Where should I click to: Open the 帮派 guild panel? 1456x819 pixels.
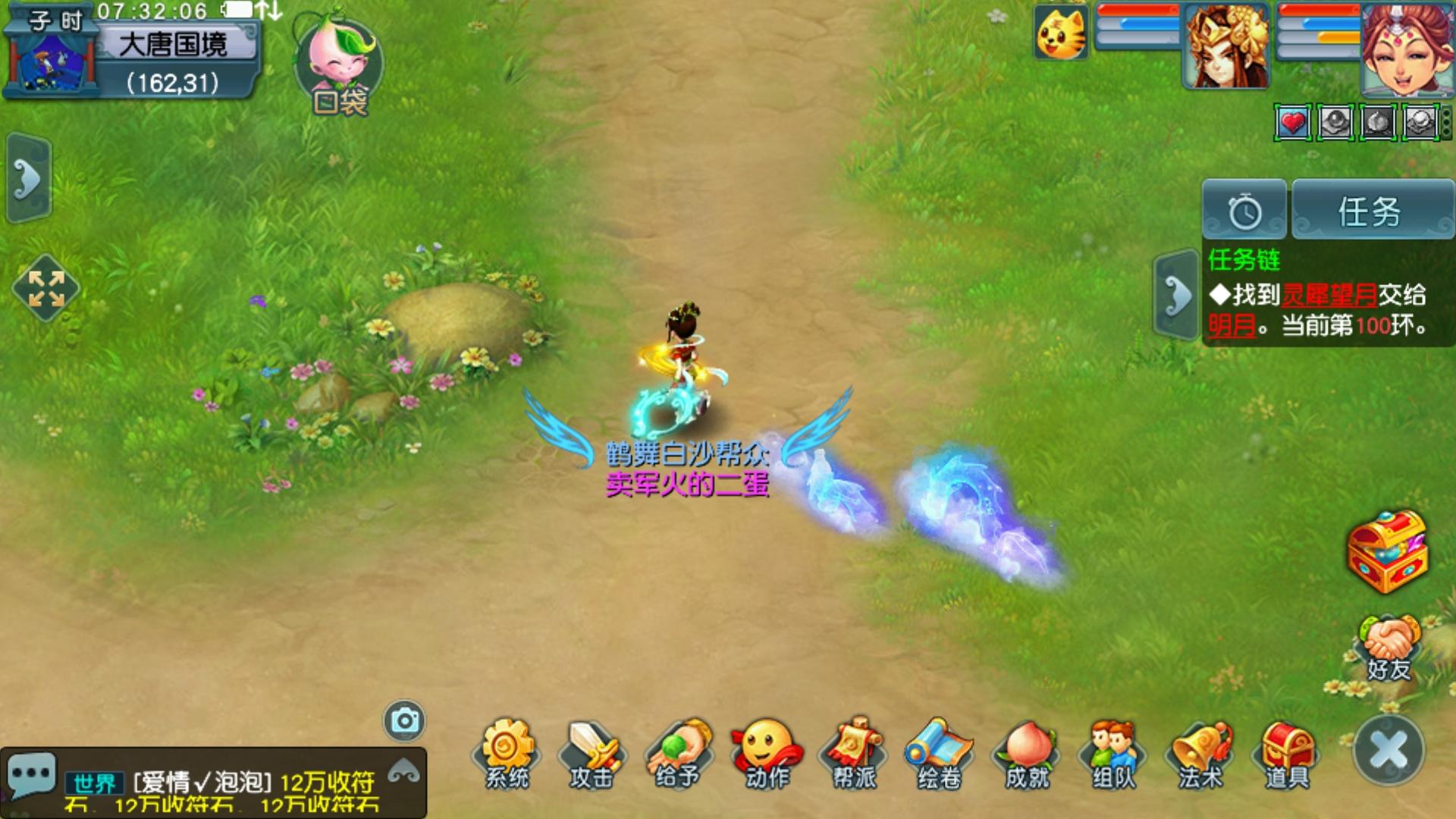854,752
